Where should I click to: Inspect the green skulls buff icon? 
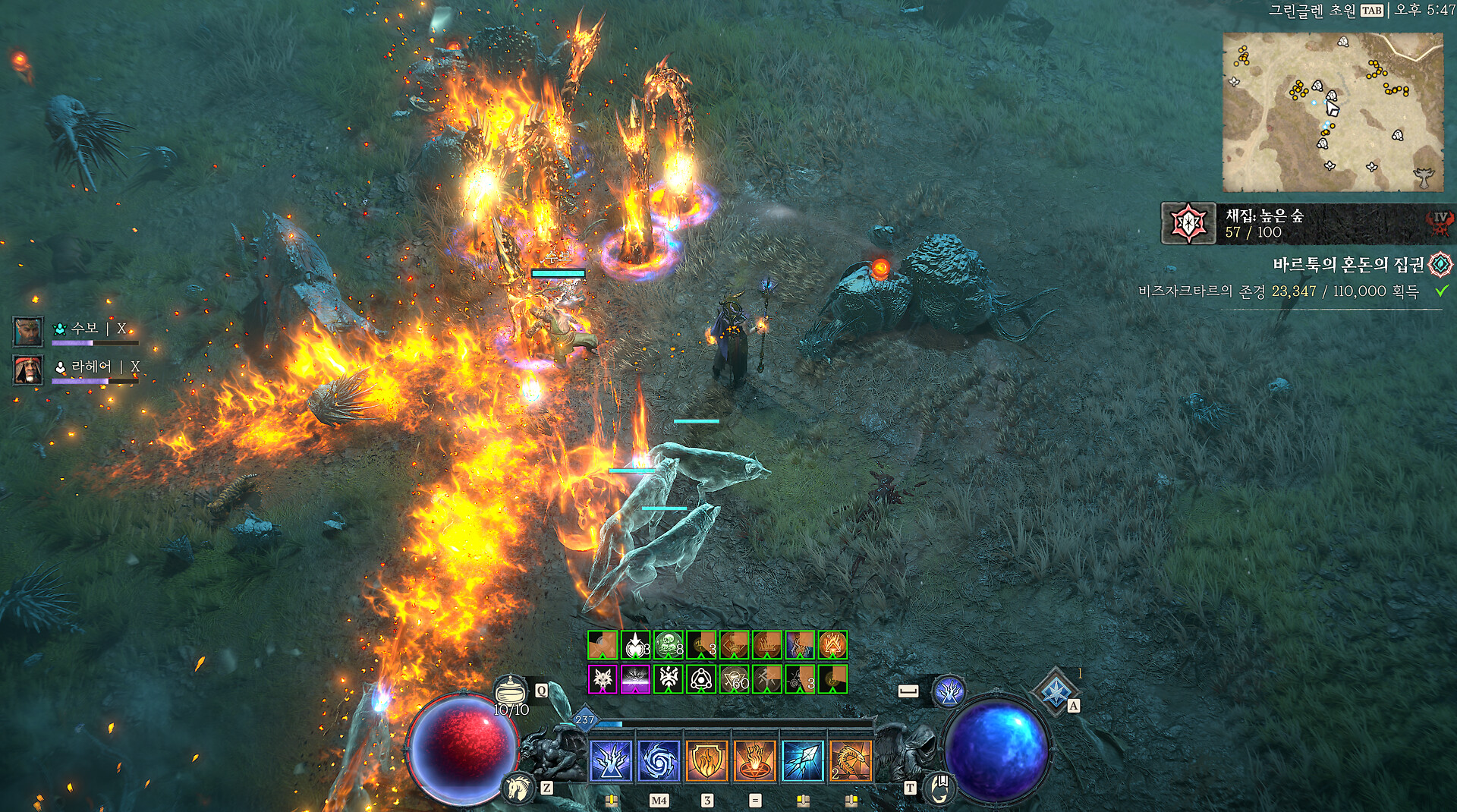pyautogui.click(x=668, y=645)
